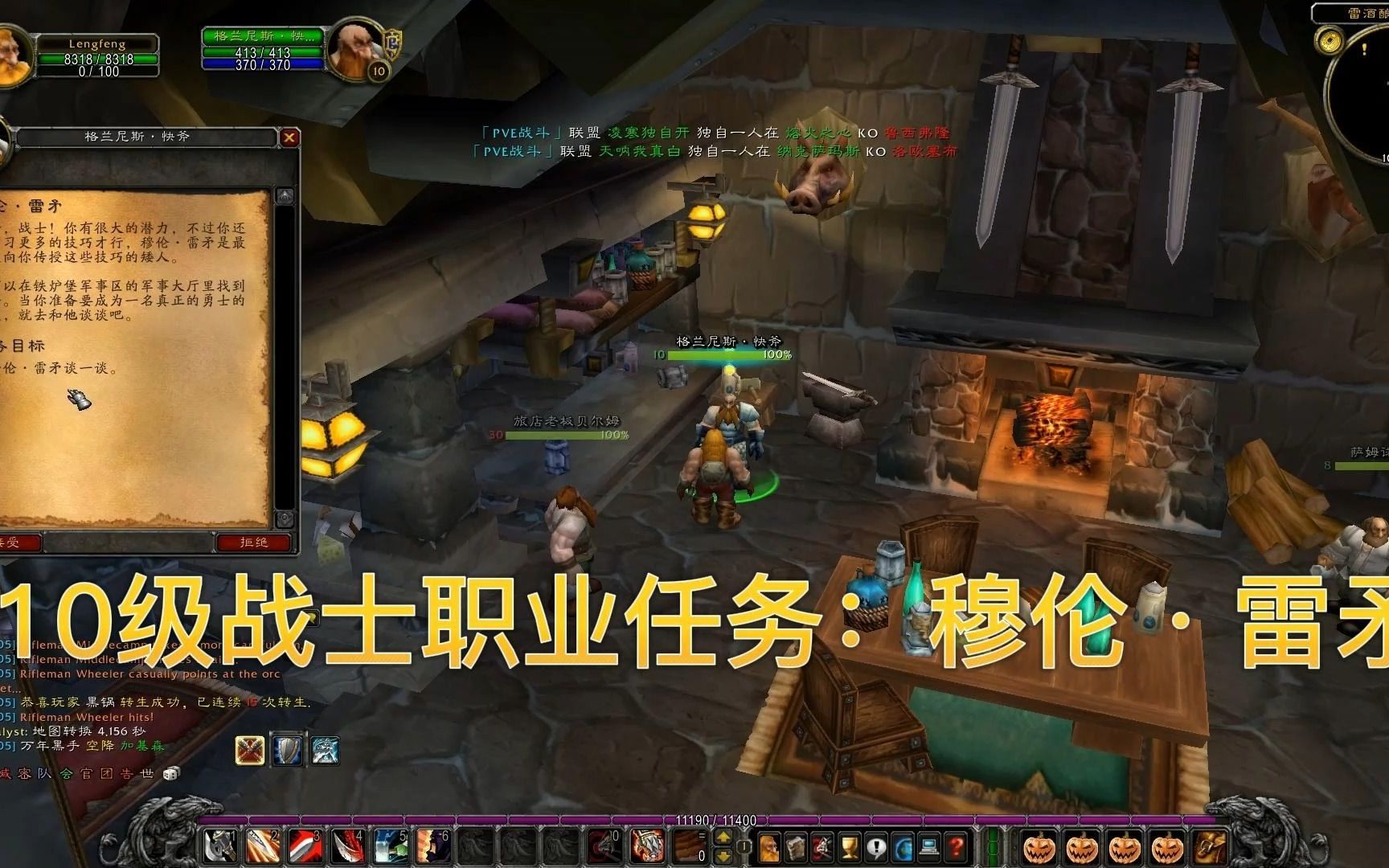Viewport: 1389px width, 868px height.
Task: Open the quest log scroll icon
Action: (x=794, y=846)
